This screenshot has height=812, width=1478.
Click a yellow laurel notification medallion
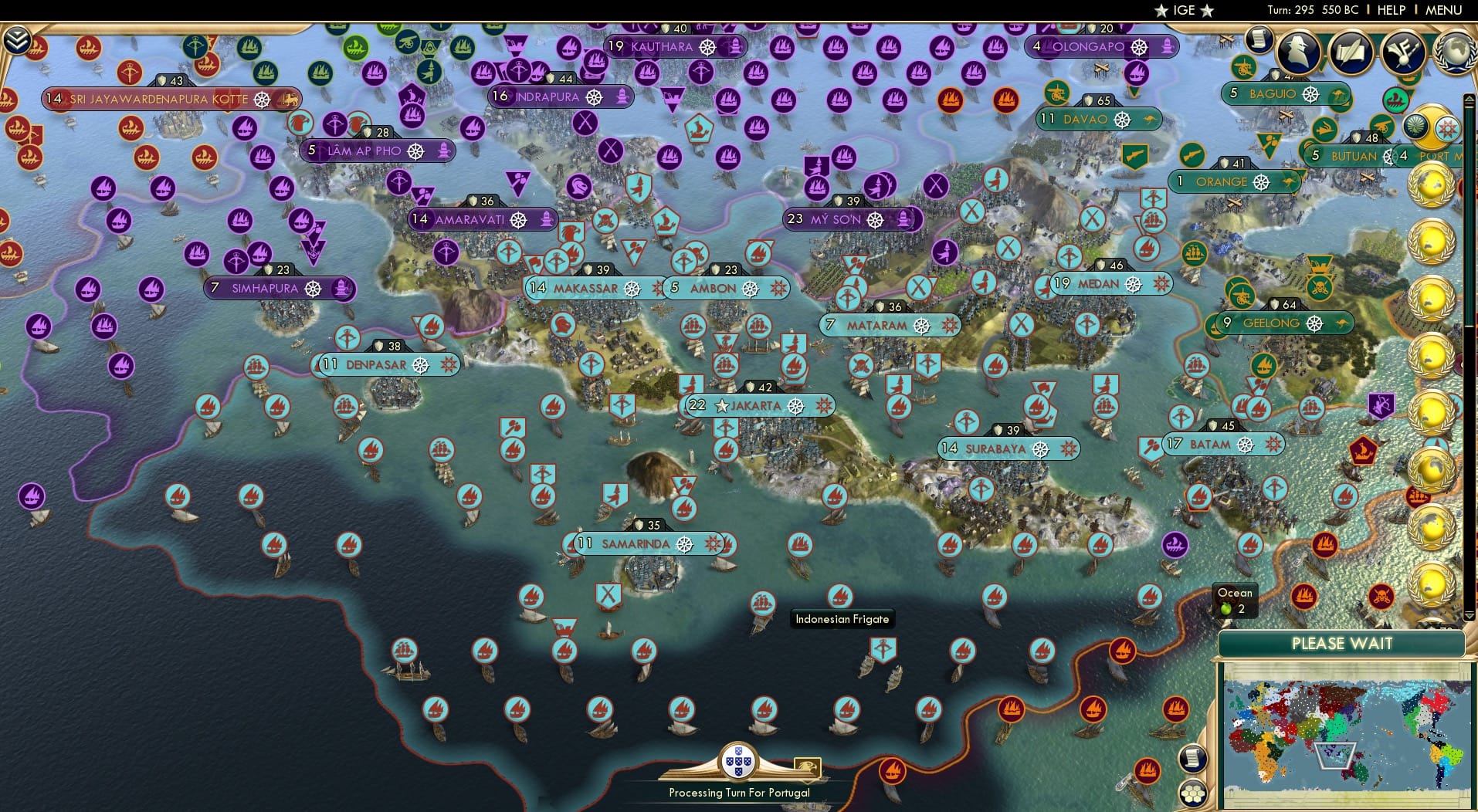(x=1432, y=185)
